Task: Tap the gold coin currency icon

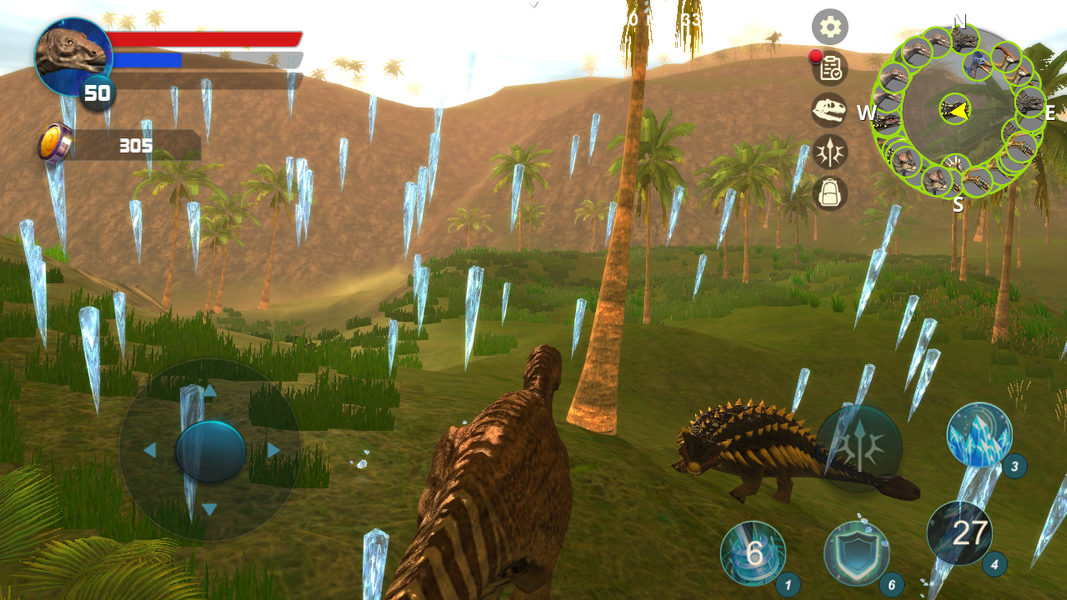Action: click(54, 143)
